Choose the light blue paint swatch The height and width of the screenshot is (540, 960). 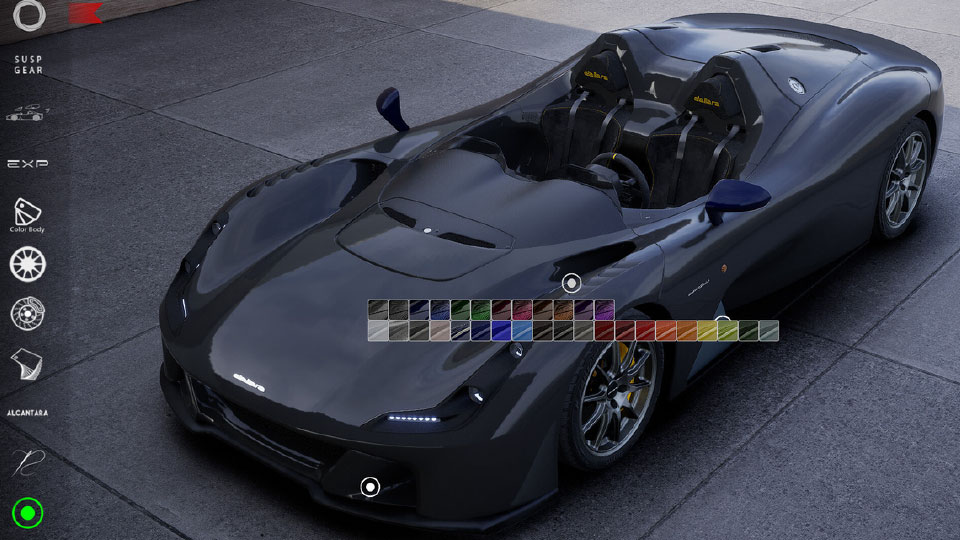(x=522, y=331)
